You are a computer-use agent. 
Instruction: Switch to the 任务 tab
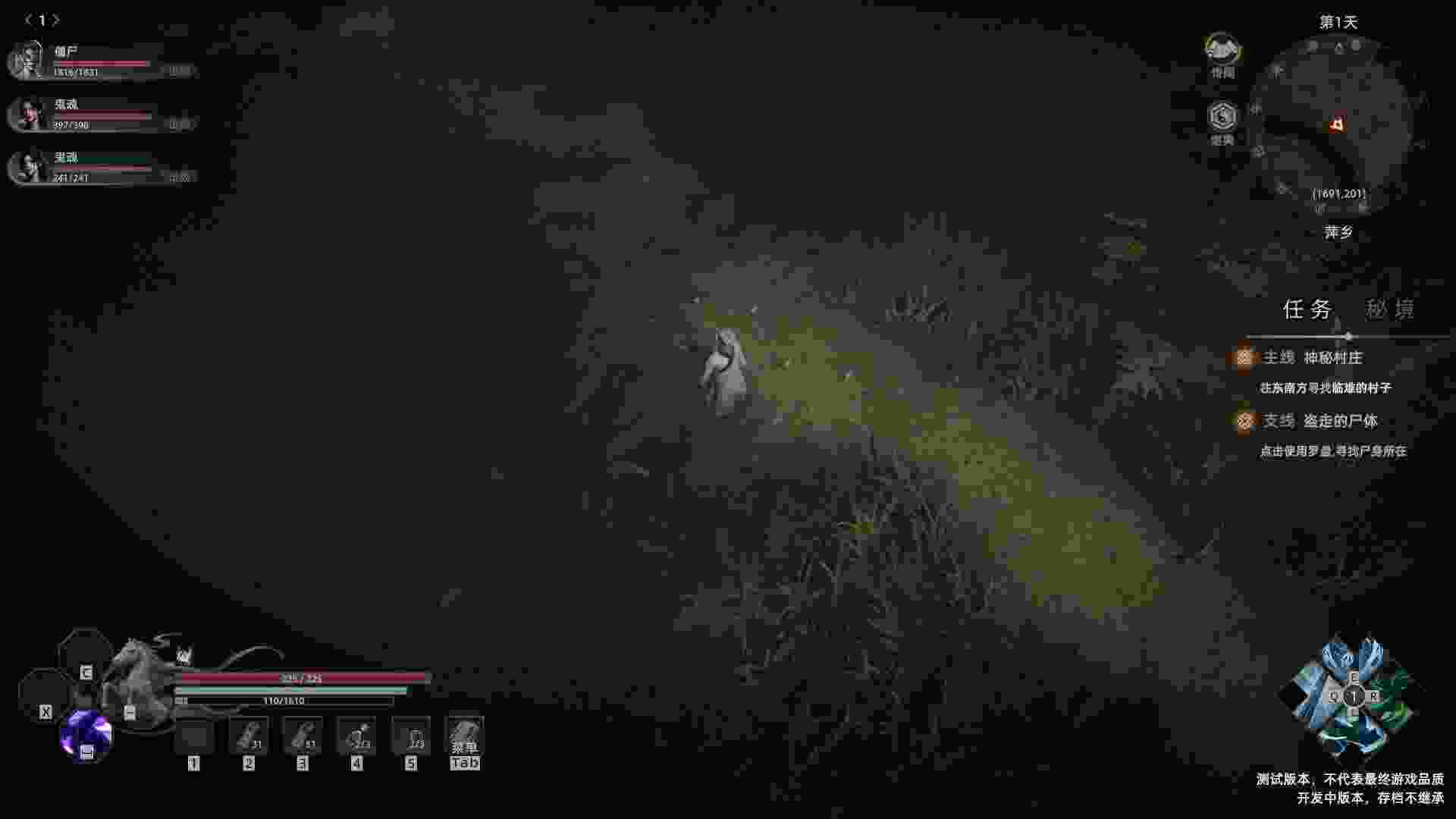coord(1309,309)
